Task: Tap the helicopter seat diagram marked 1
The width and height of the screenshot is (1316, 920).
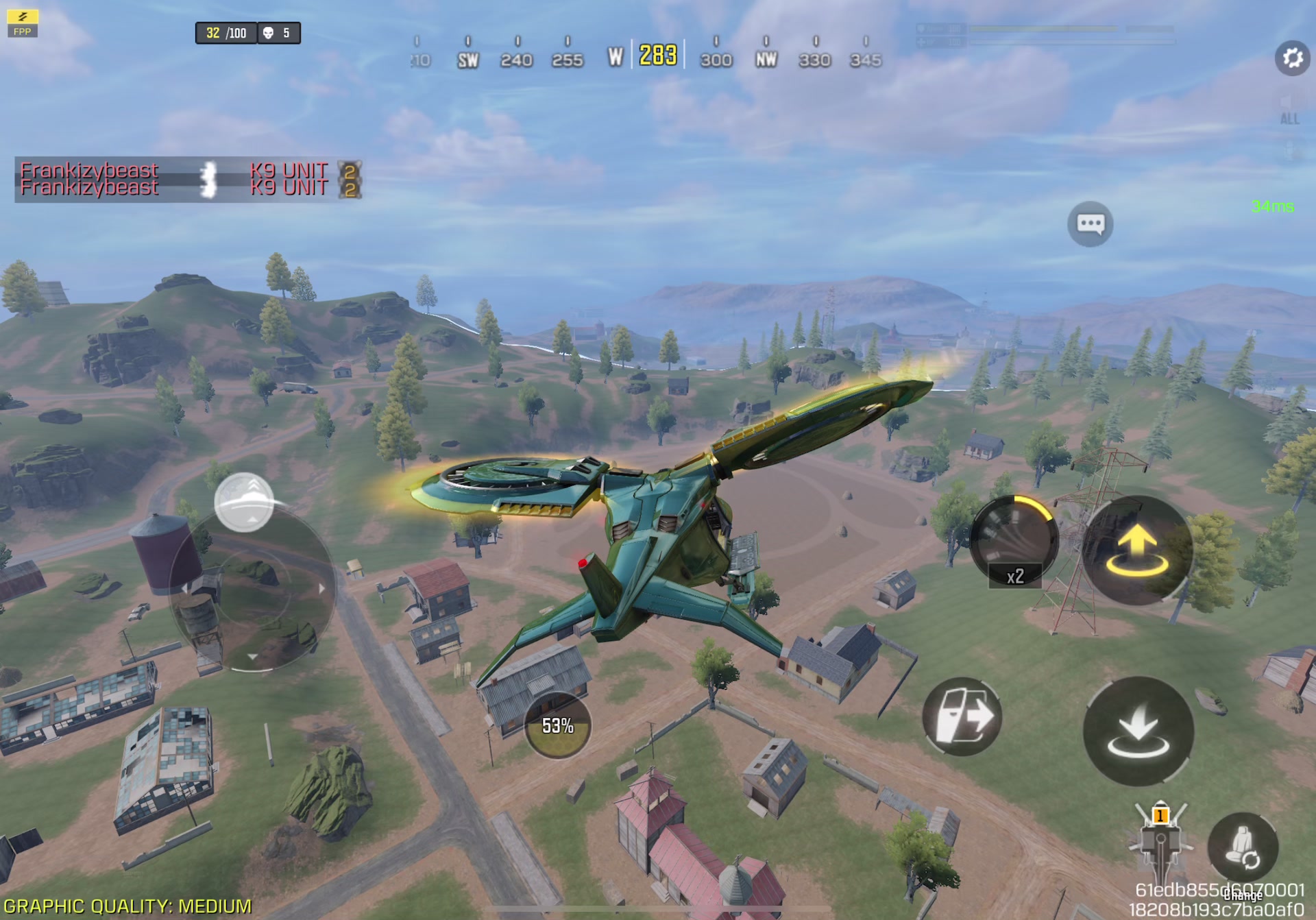Action: [1160, 840]
